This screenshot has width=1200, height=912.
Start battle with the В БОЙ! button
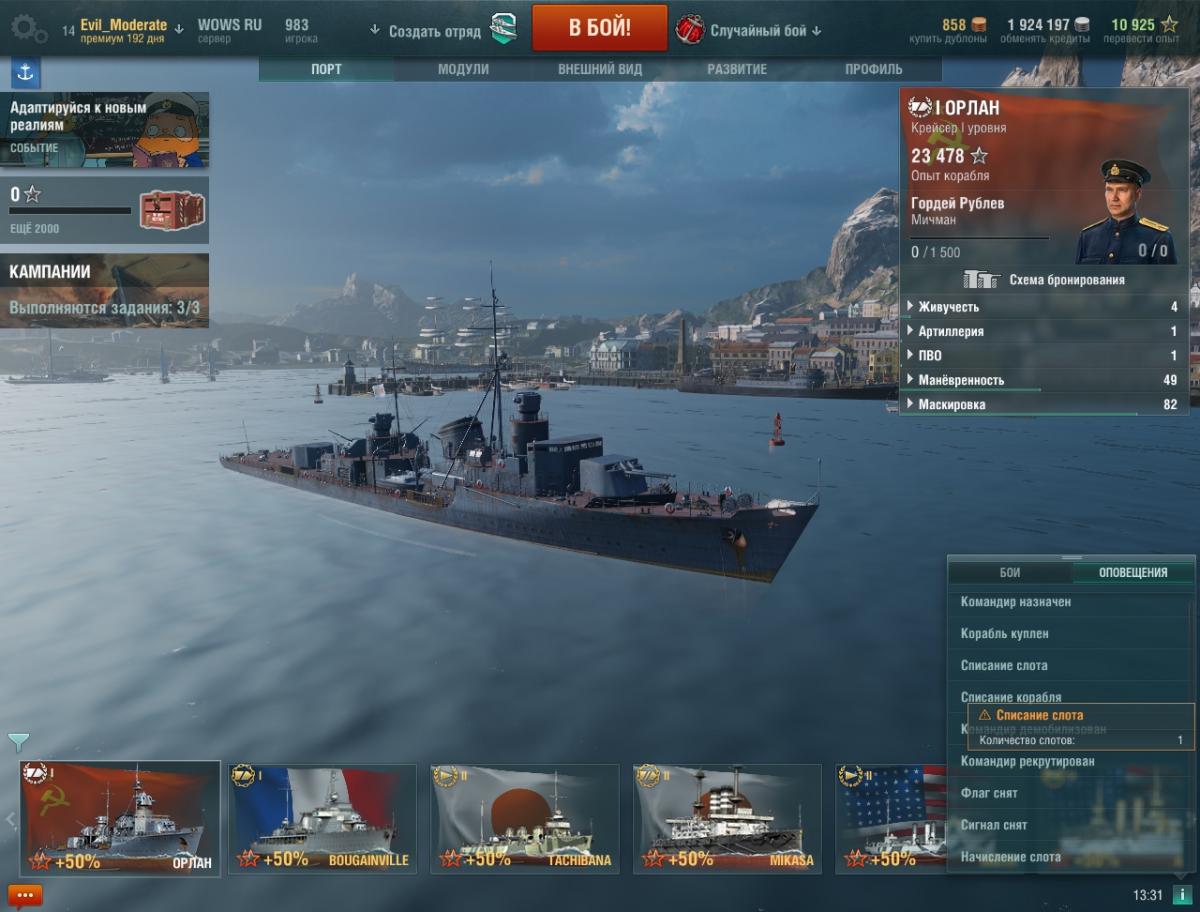tap(599, 27)
